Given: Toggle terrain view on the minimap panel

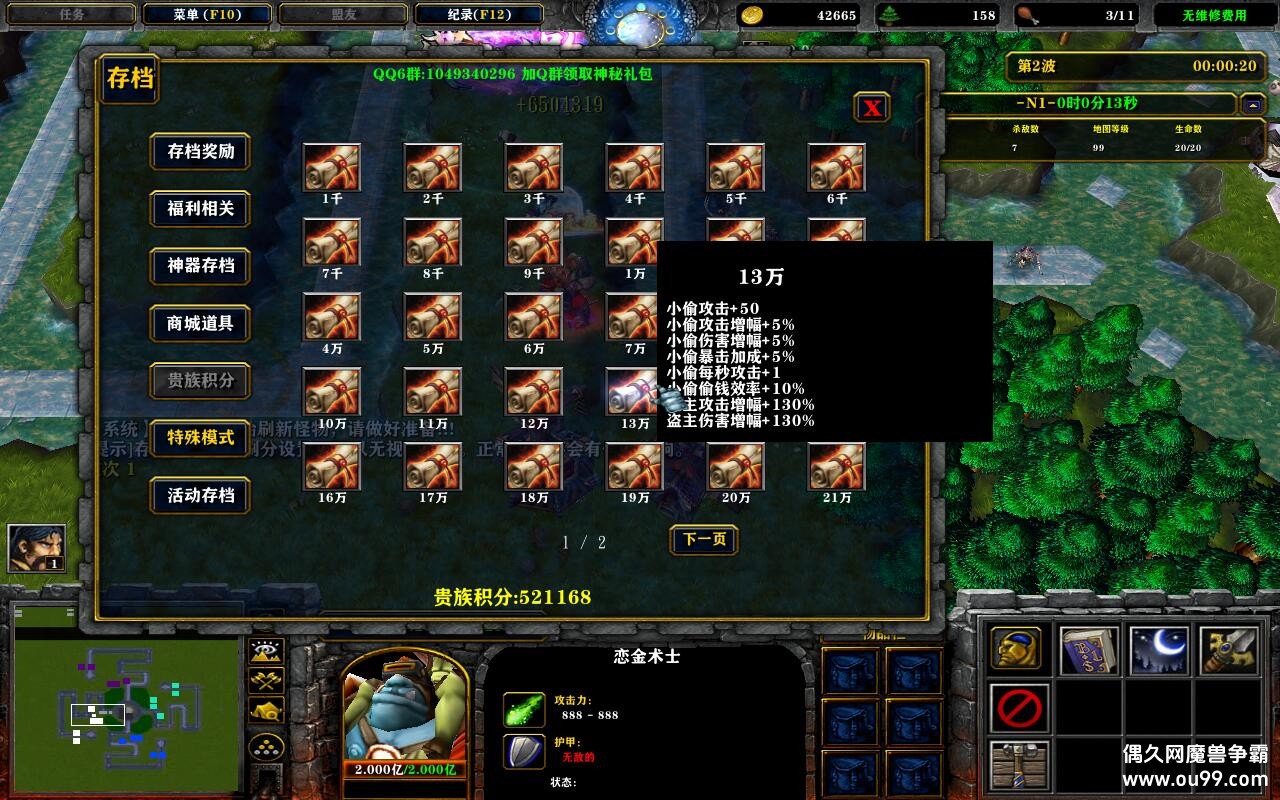Looking at the screenshot, I should click(x=266, y=650).
